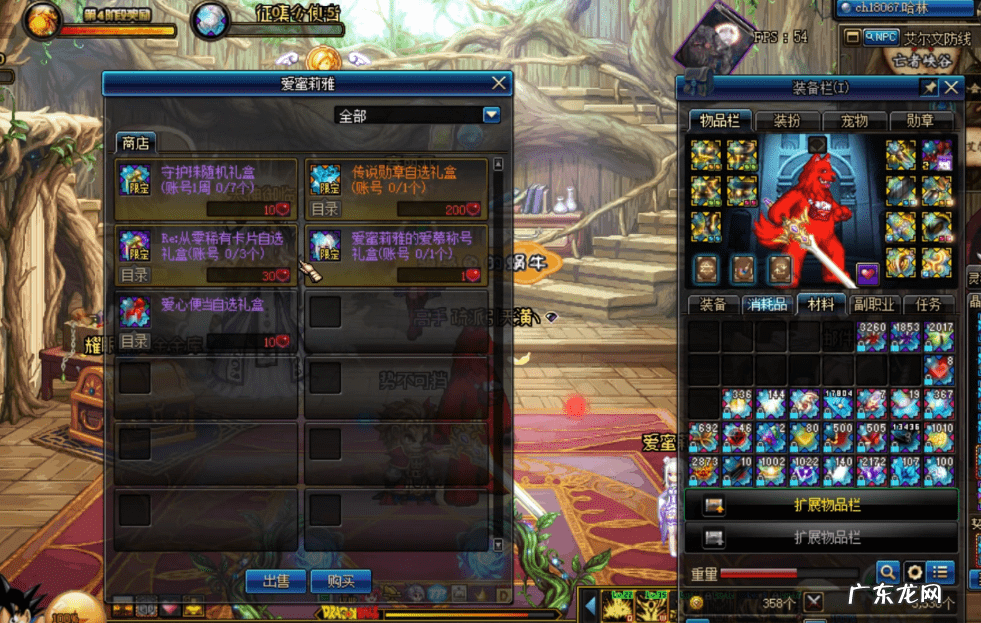
Task: Switch to the 消耗品 category
Action: 767,304
